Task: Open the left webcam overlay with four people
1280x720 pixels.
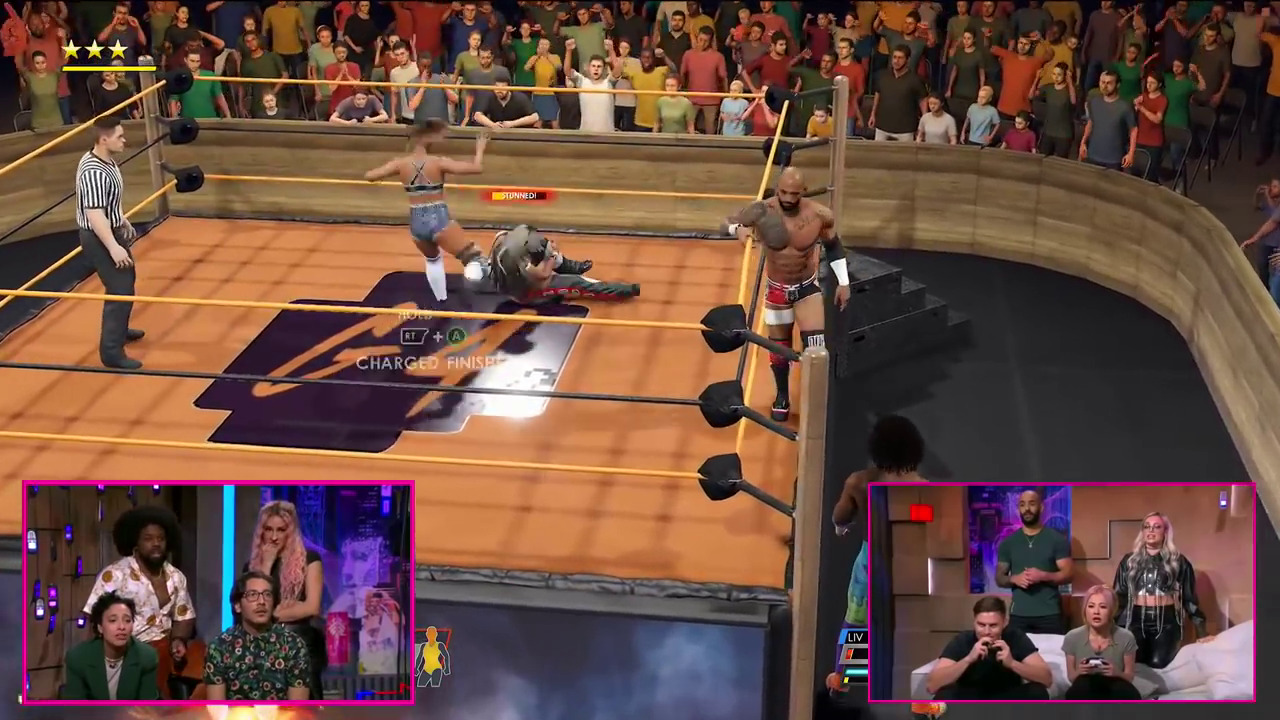Action: (218, 592)
